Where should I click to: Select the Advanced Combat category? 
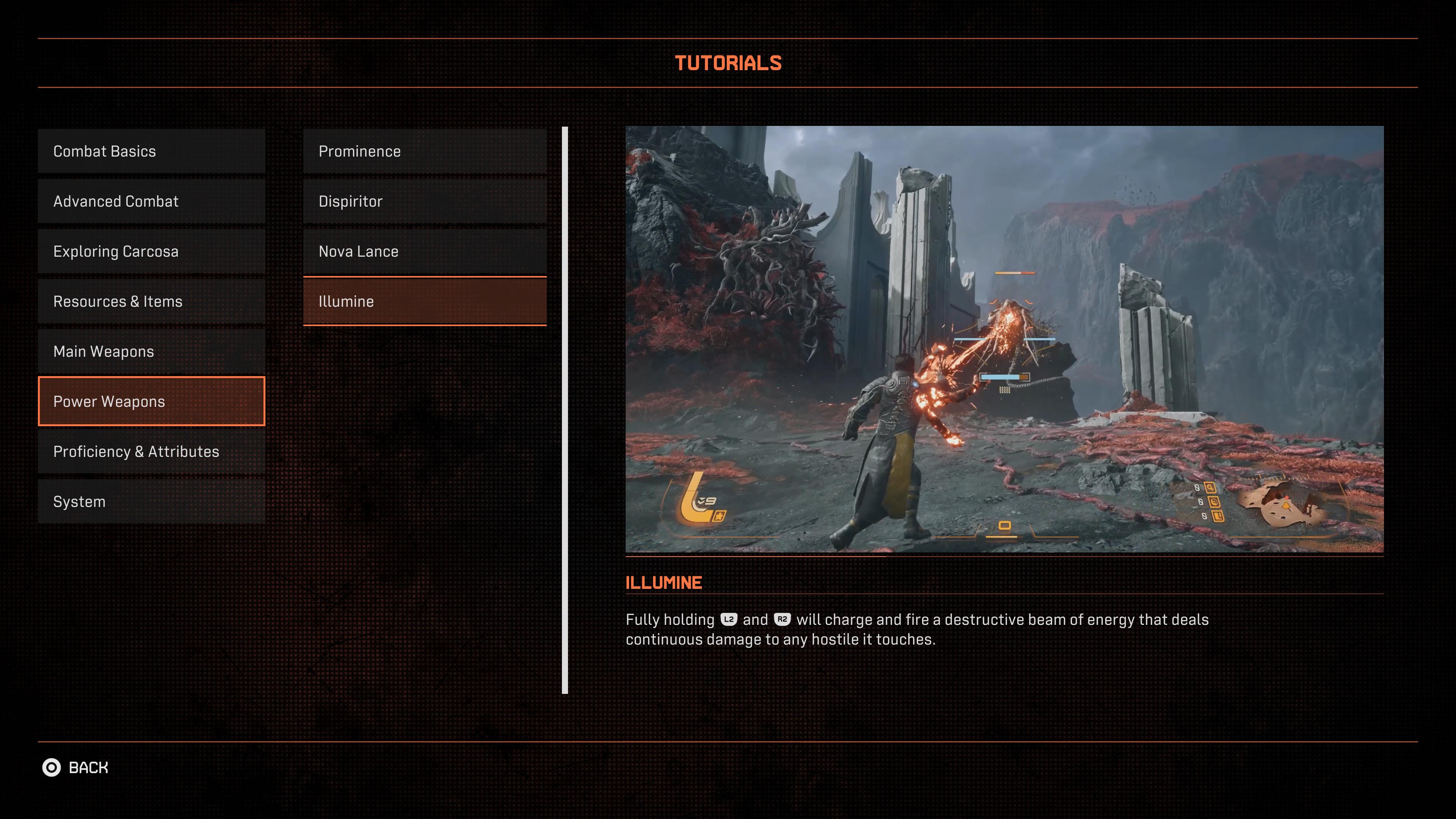click(151, 201)
